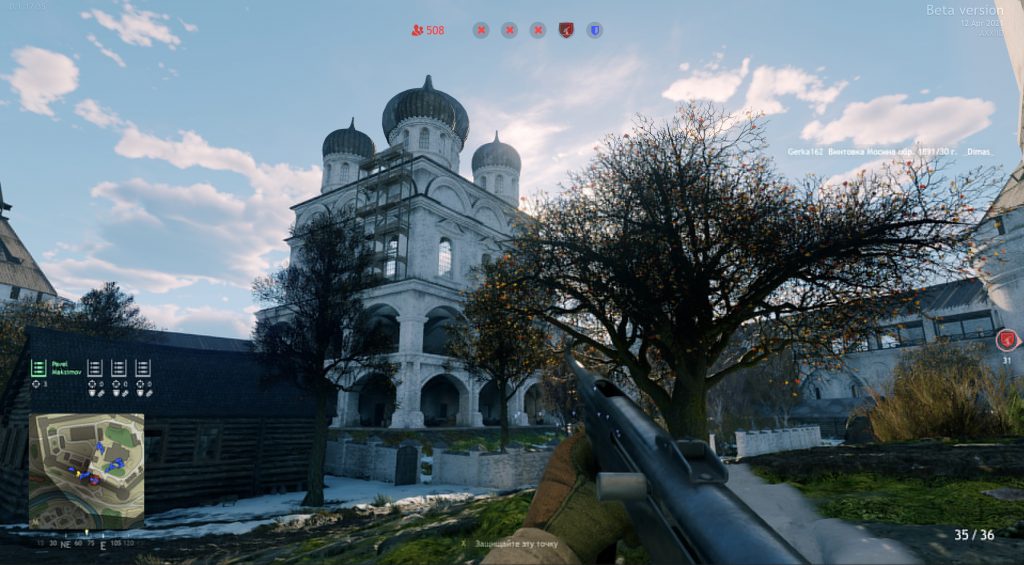Image resolution: width=1024 pixels, height=565 pixels.
Task: Click the red objective waypoint marker showing 31
Action: (x=1007, y=340)
